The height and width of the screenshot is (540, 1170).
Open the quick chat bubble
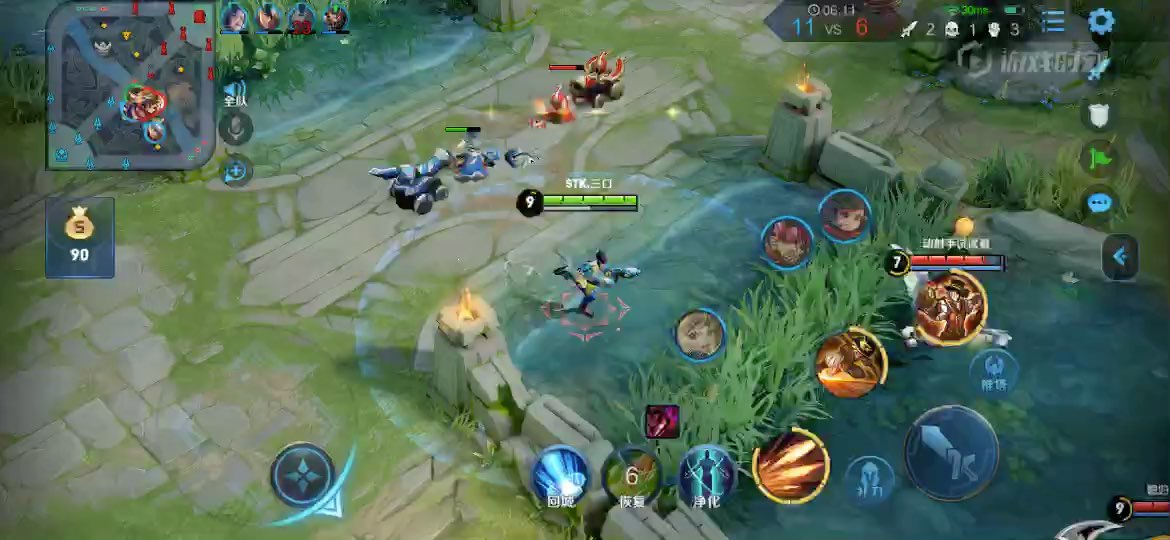(x=1099, y=203)
